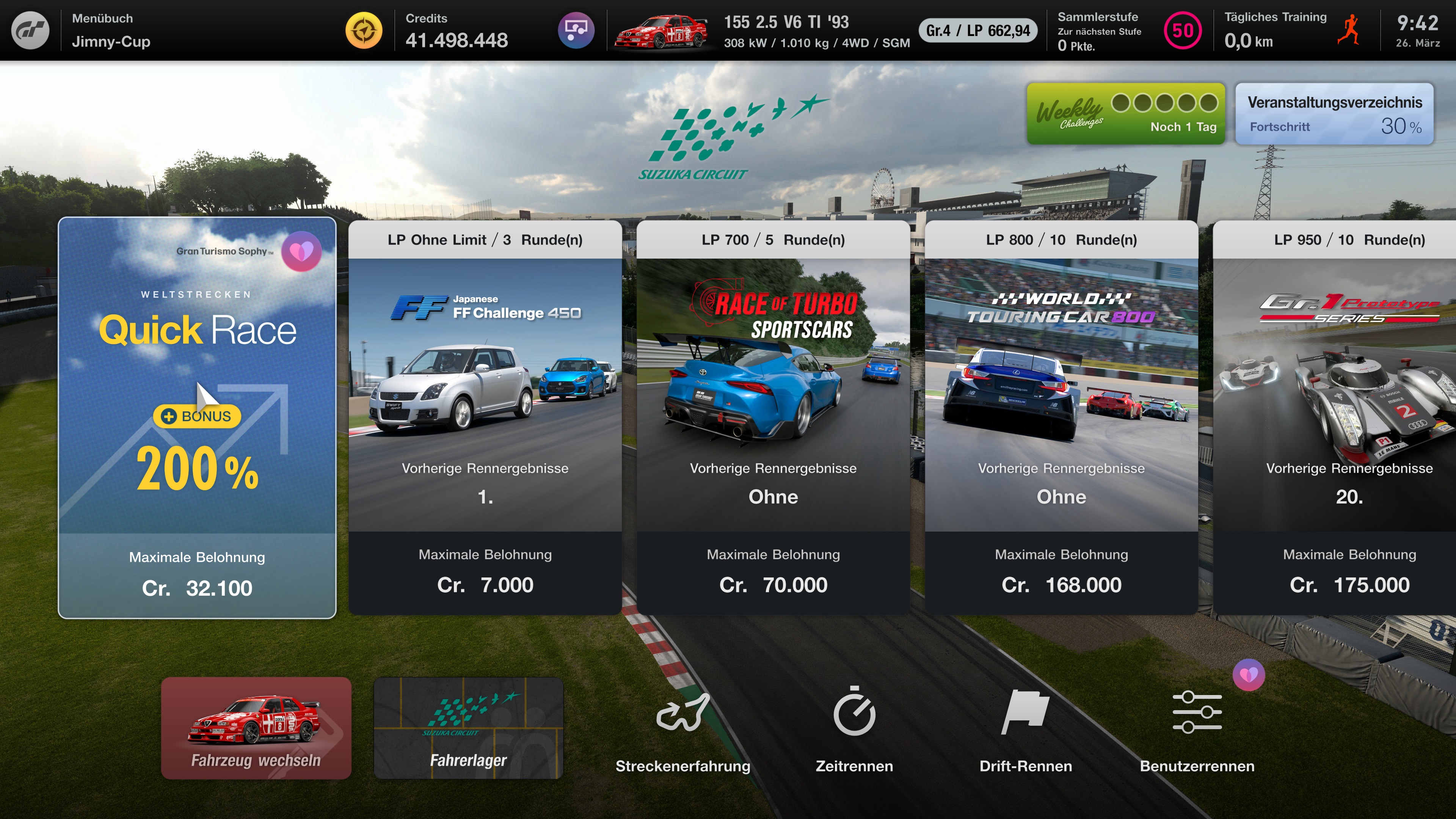Viewport: 1456px width, 819px height.
Task: Click the yellow credits coin icon
Action: point(364,30)
